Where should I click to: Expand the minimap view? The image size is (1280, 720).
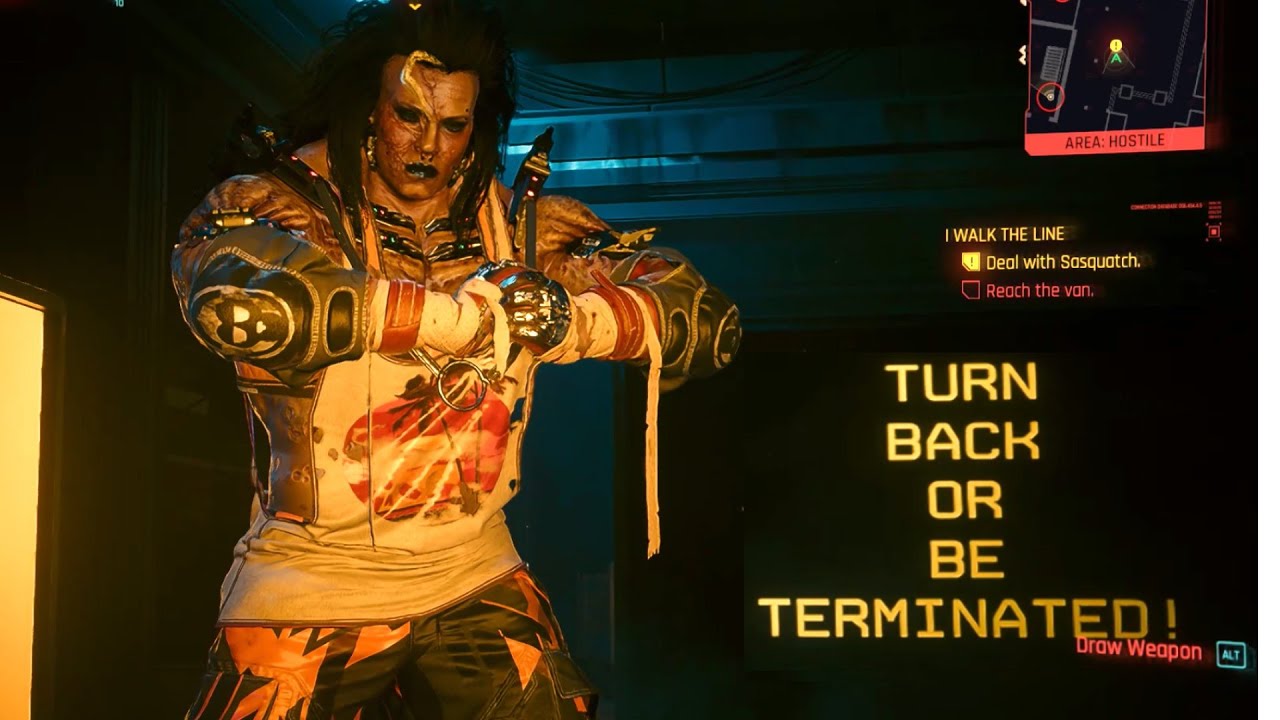click(1113, 70)
